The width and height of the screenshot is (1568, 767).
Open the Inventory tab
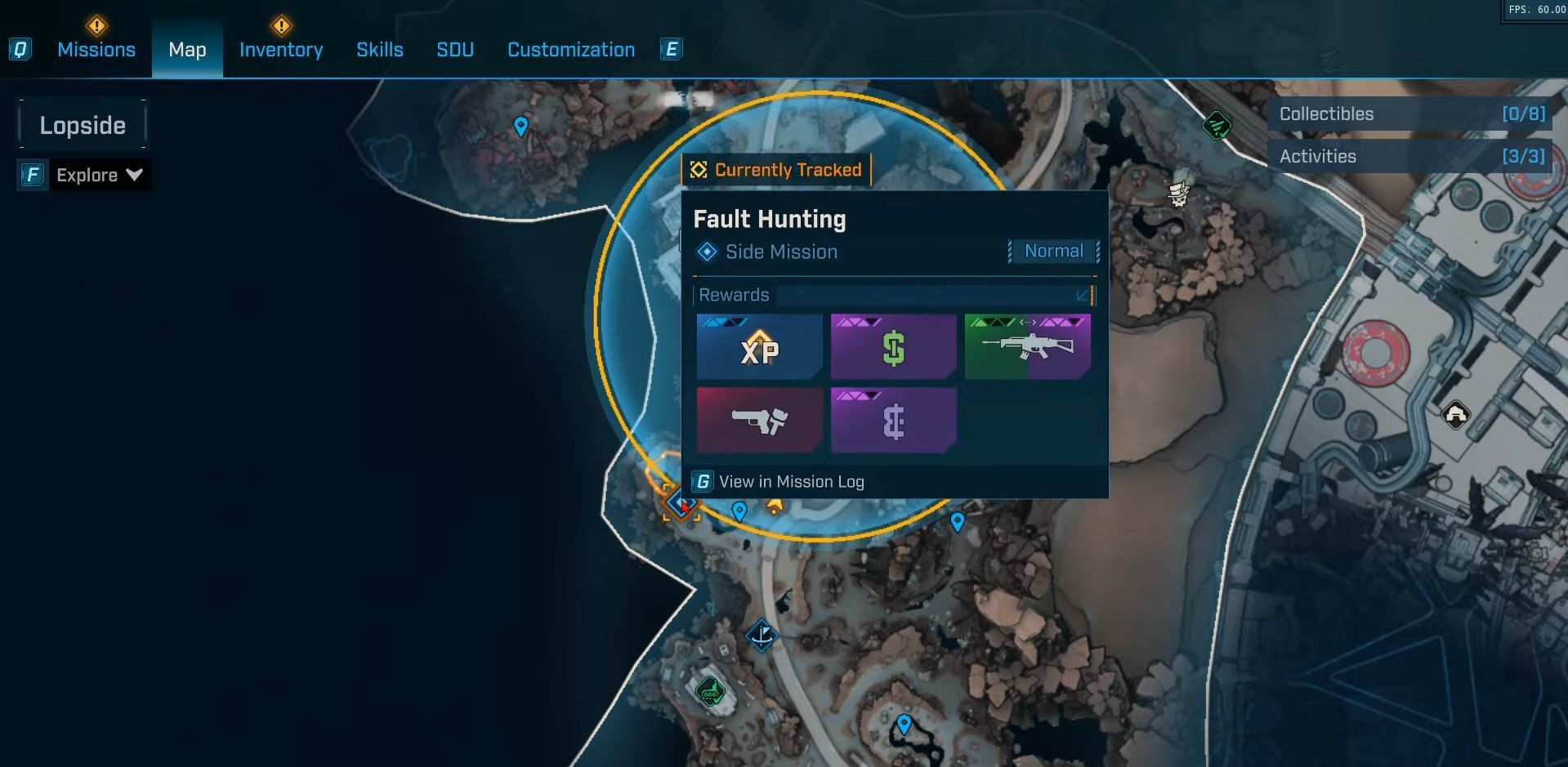tap(281, 50)
